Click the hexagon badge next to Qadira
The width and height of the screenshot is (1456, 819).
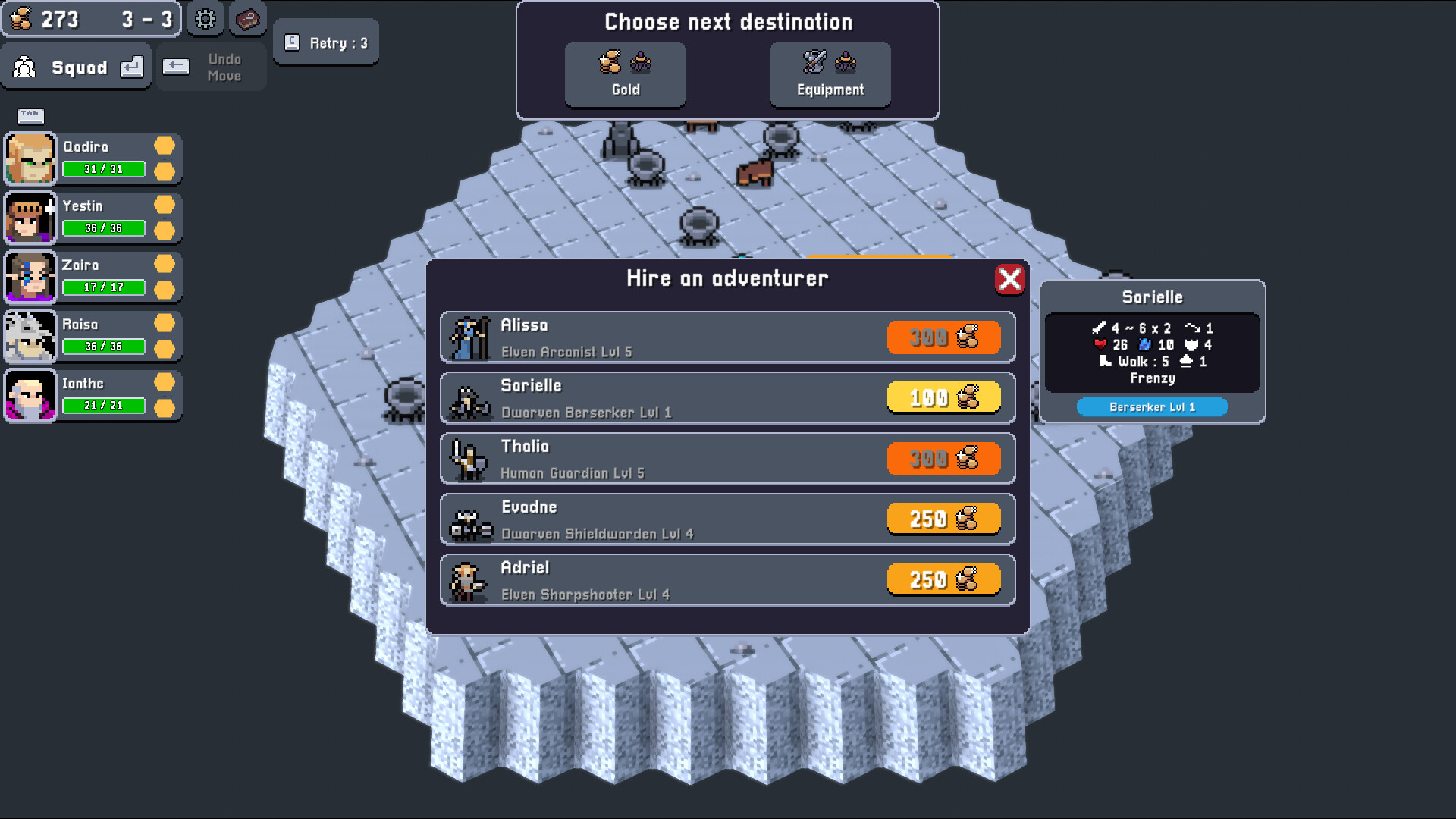click(165, 146)
